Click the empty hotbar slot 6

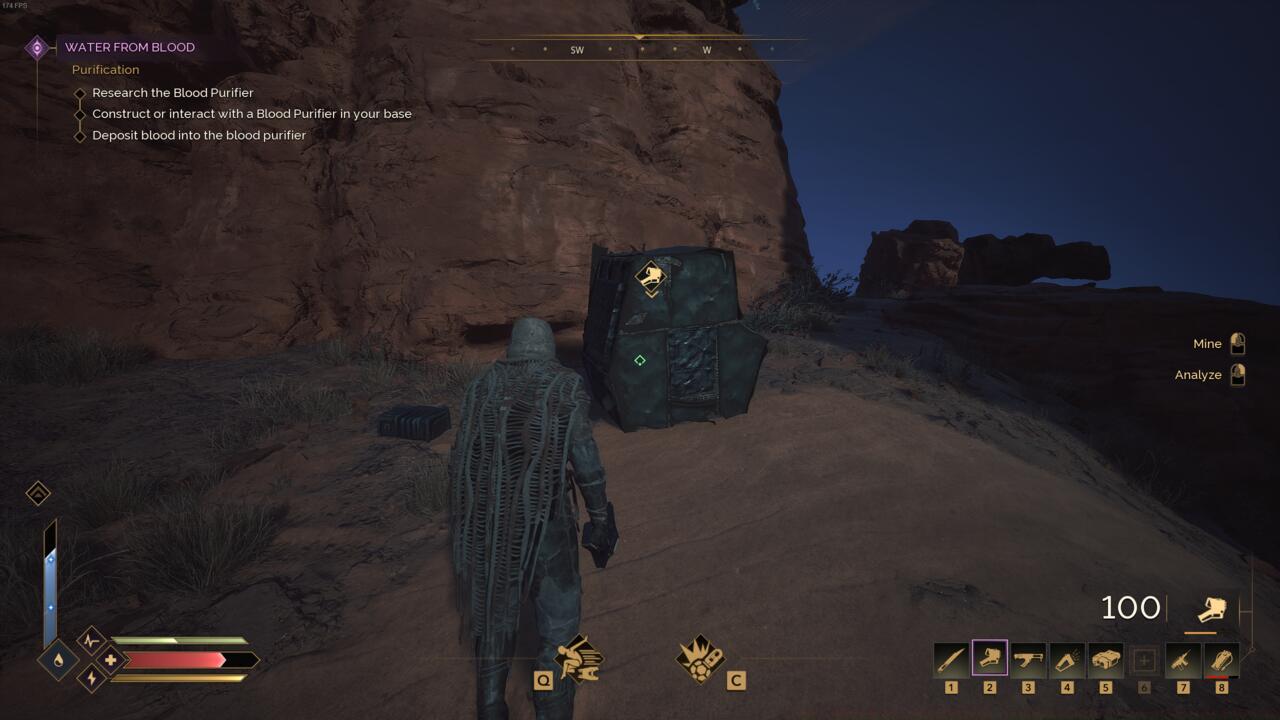click(1144, 660)
